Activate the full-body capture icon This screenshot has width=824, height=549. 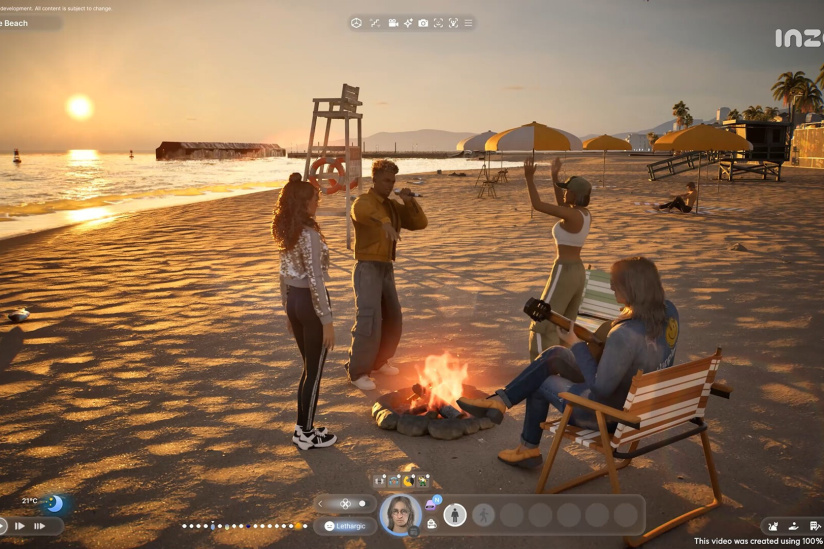453,22
